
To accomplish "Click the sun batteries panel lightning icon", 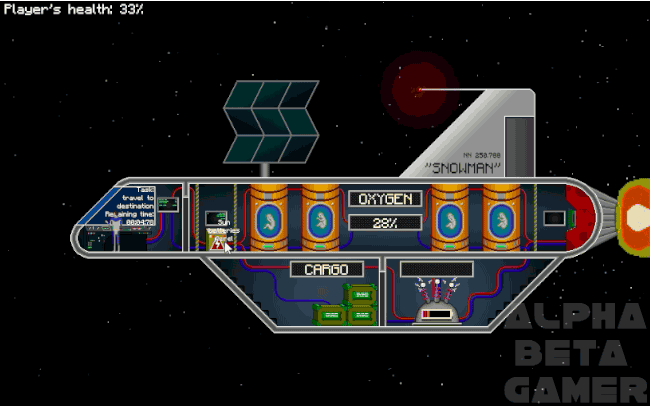I will pos(218,242).
